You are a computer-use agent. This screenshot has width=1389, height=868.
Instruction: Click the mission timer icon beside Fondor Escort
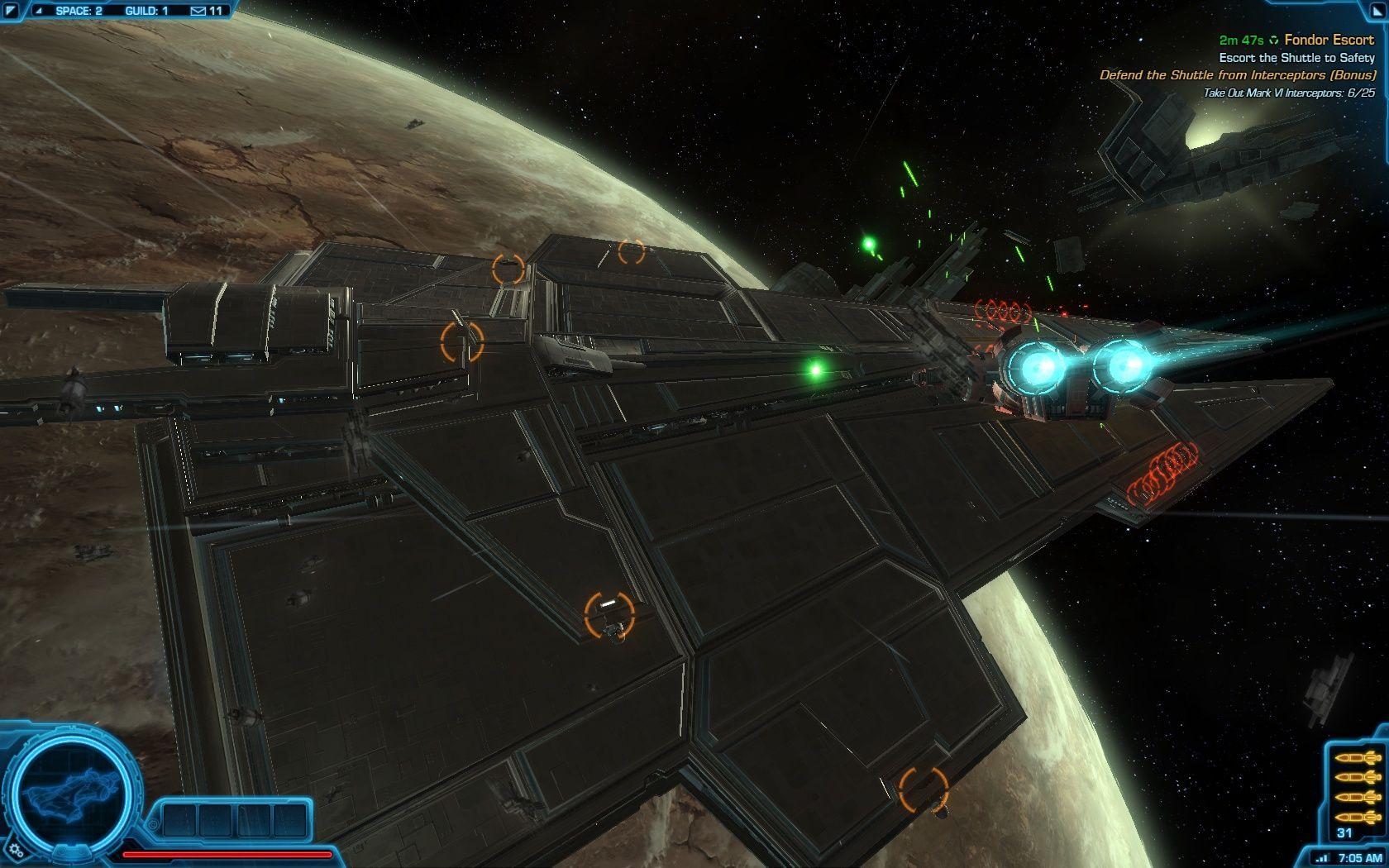(1275, 40)
